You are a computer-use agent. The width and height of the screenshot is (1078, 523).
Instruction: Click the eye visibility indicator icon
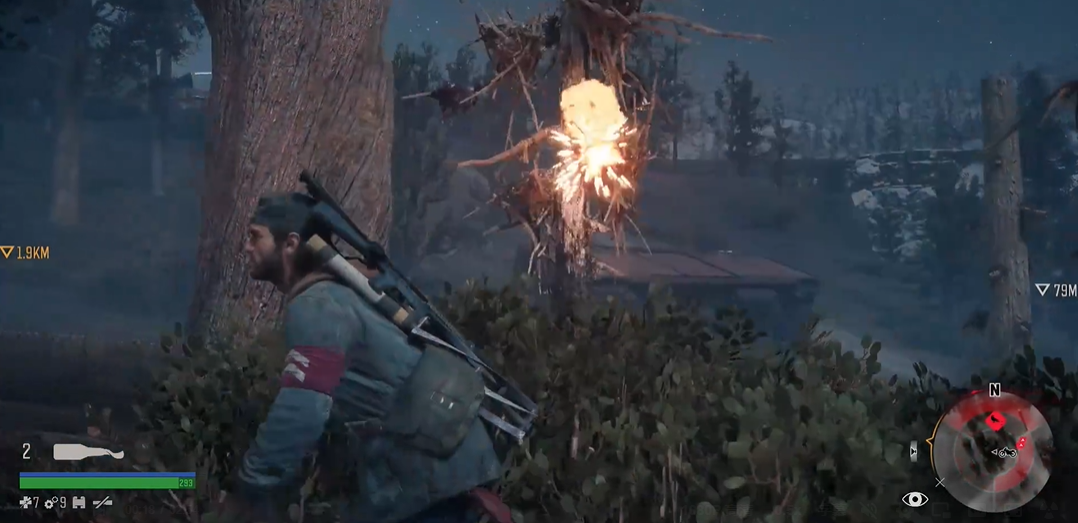(x=914, y=499)
